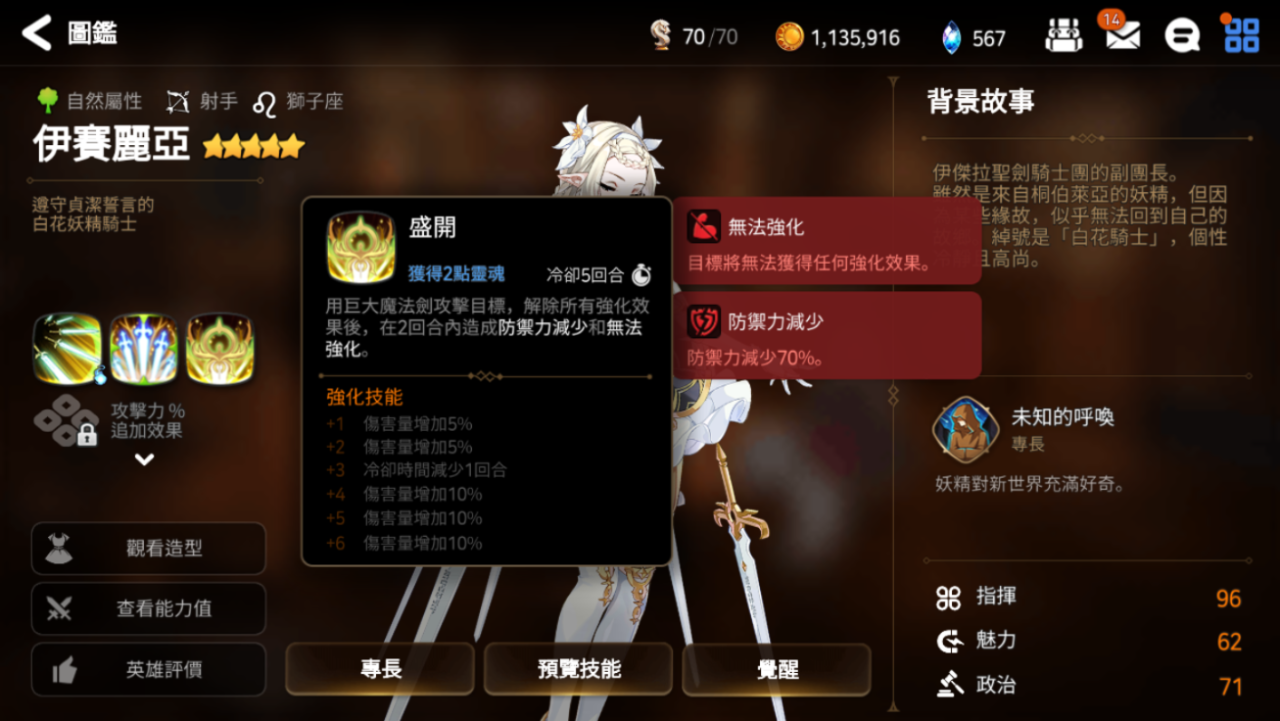The height and width of the screenshot is (721, 1280).
Task: Select the 盛開 skill icon
Action: click(x=360, y=245)
